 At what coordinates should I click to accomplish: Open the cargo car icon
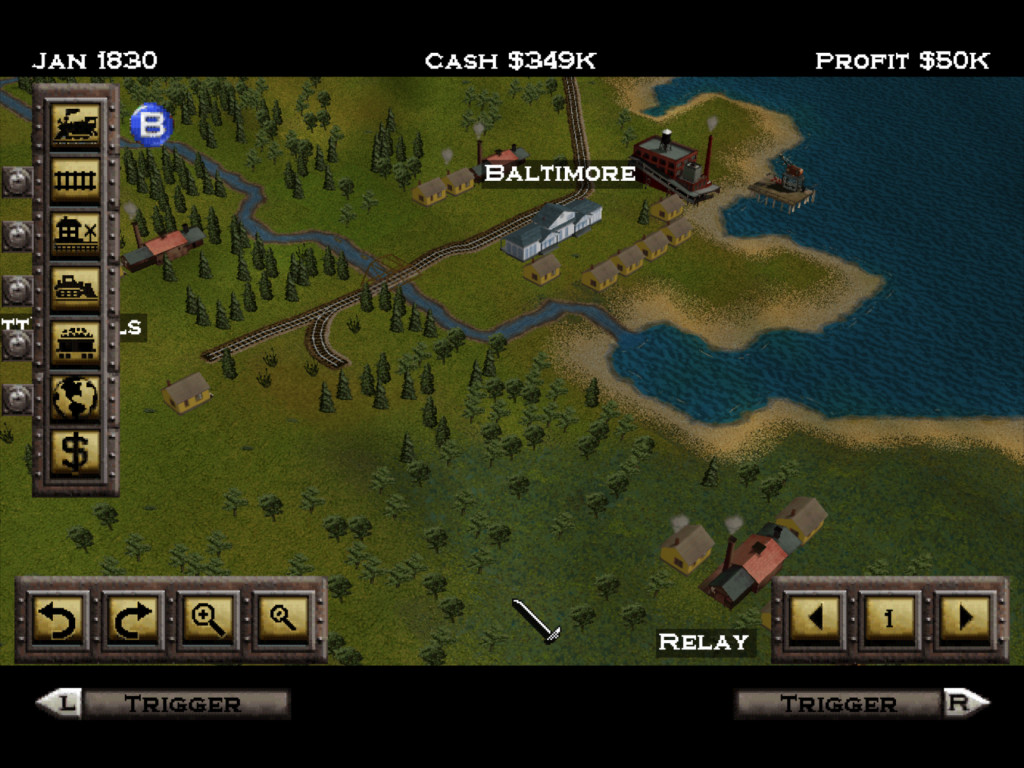76,343
